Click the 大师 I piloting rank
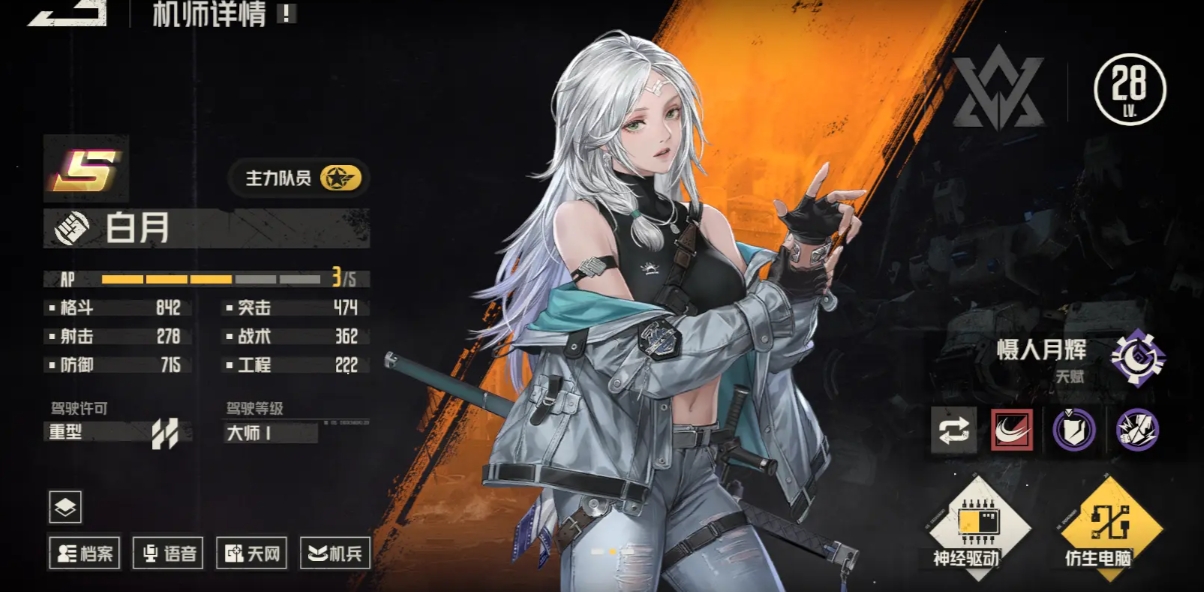 (x=271, y=433)
